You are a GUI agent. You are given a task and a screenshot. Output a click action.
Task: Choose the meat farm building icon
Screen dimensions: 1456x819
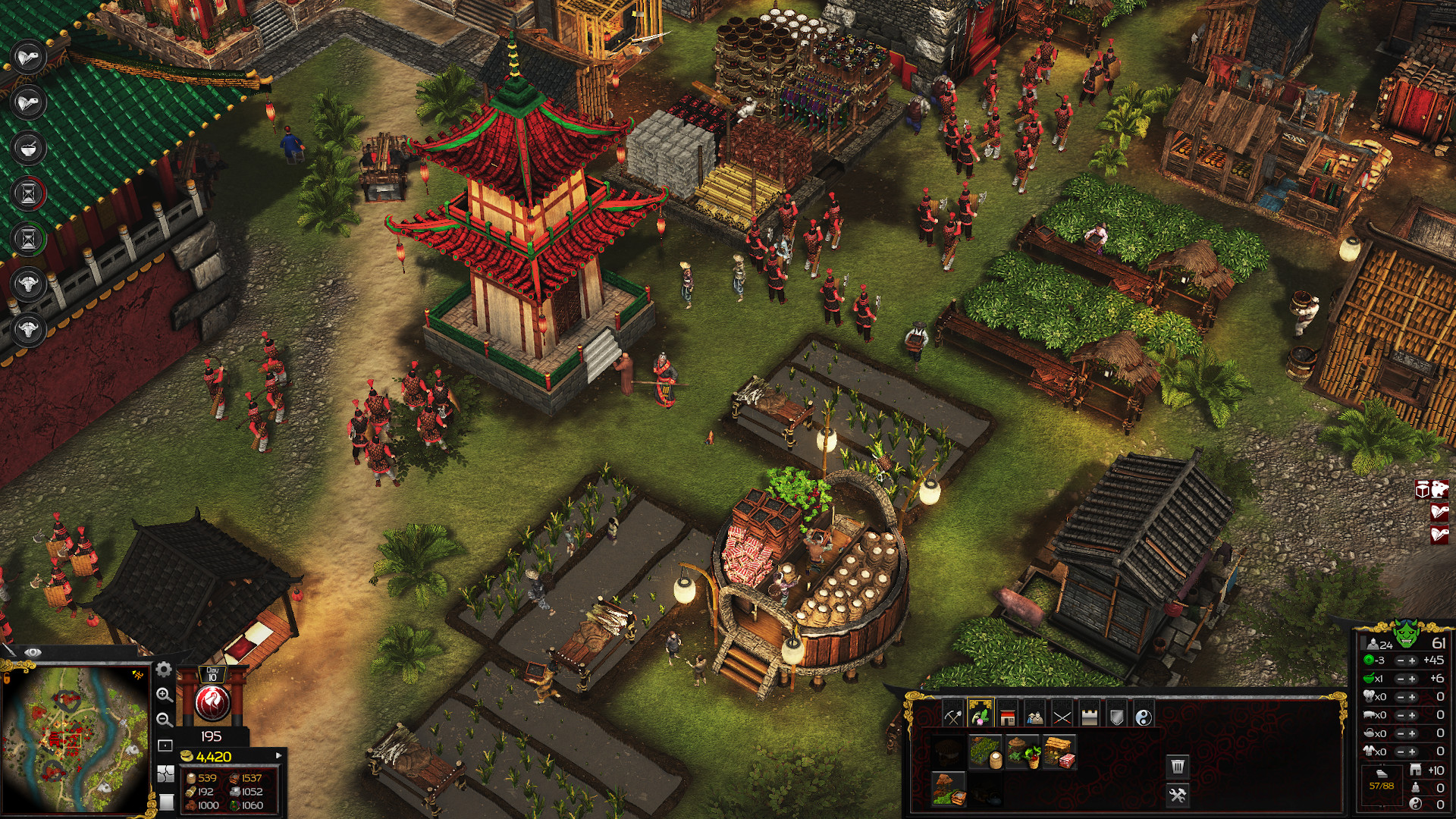[1059, 752]
